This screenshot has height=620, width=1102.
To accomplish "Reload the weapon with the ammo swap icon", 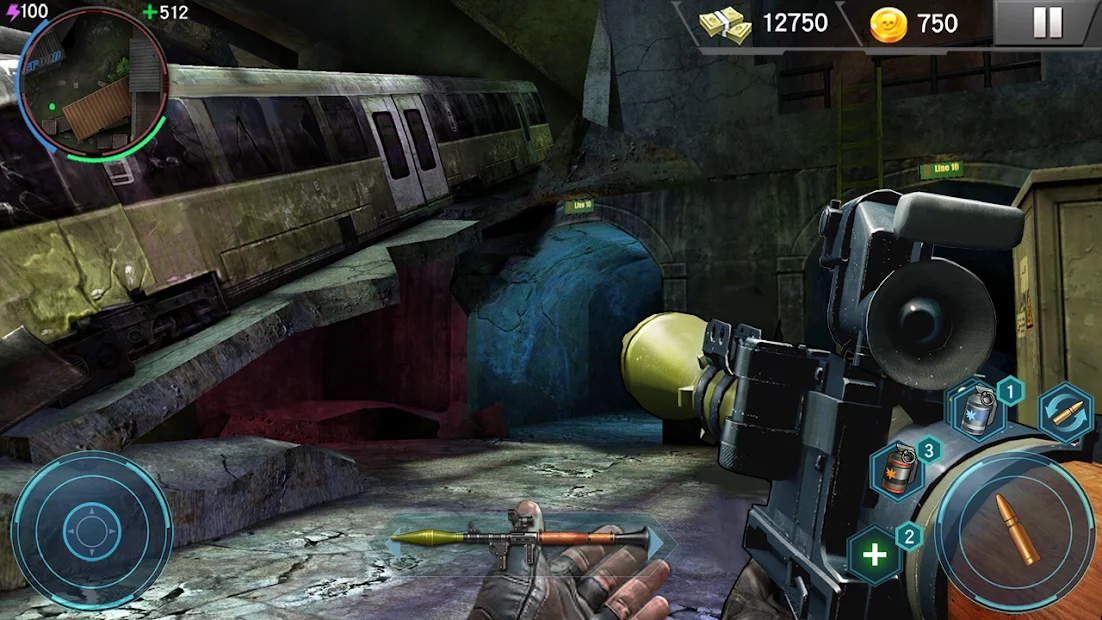I will 1066,413.
